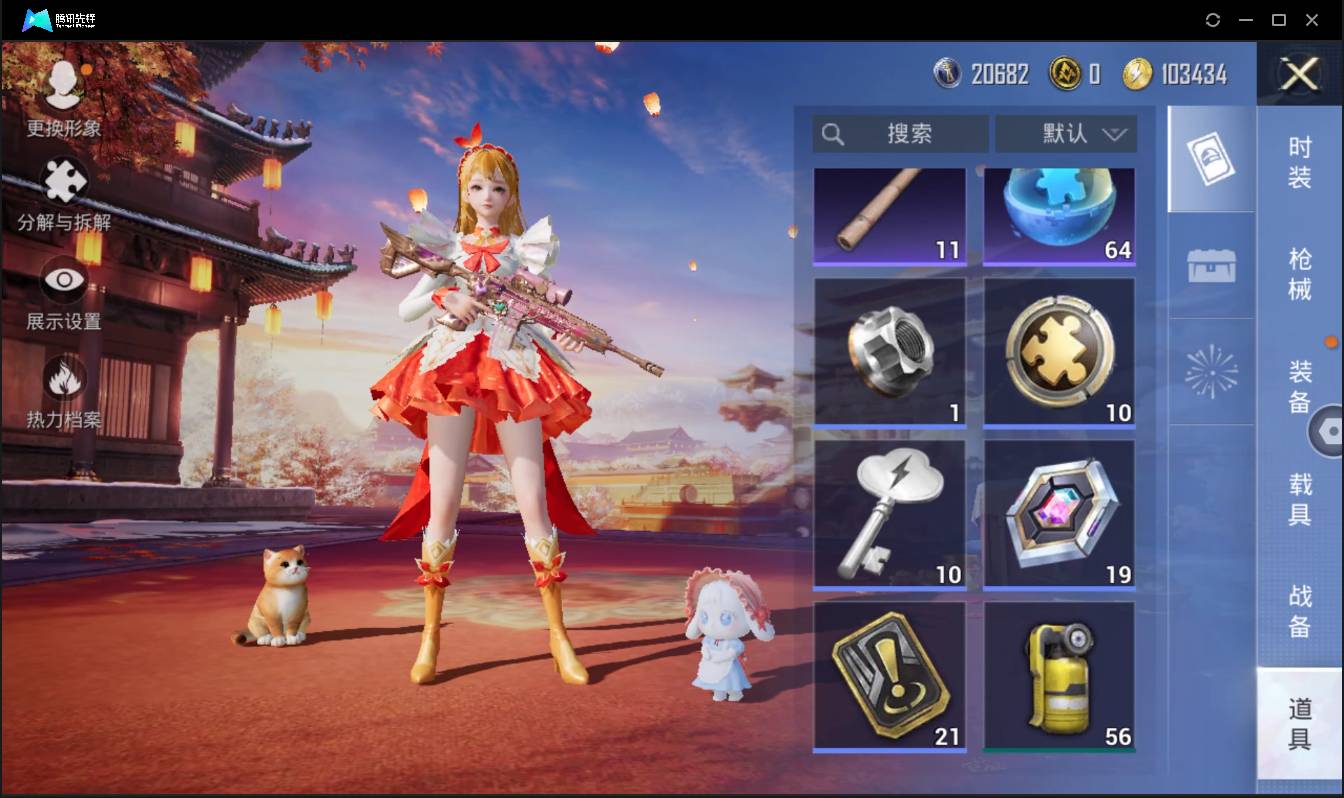Open the 更换形象 change appearance option
The width and height of the screenshot is (1344, 798).
point(64,98)
